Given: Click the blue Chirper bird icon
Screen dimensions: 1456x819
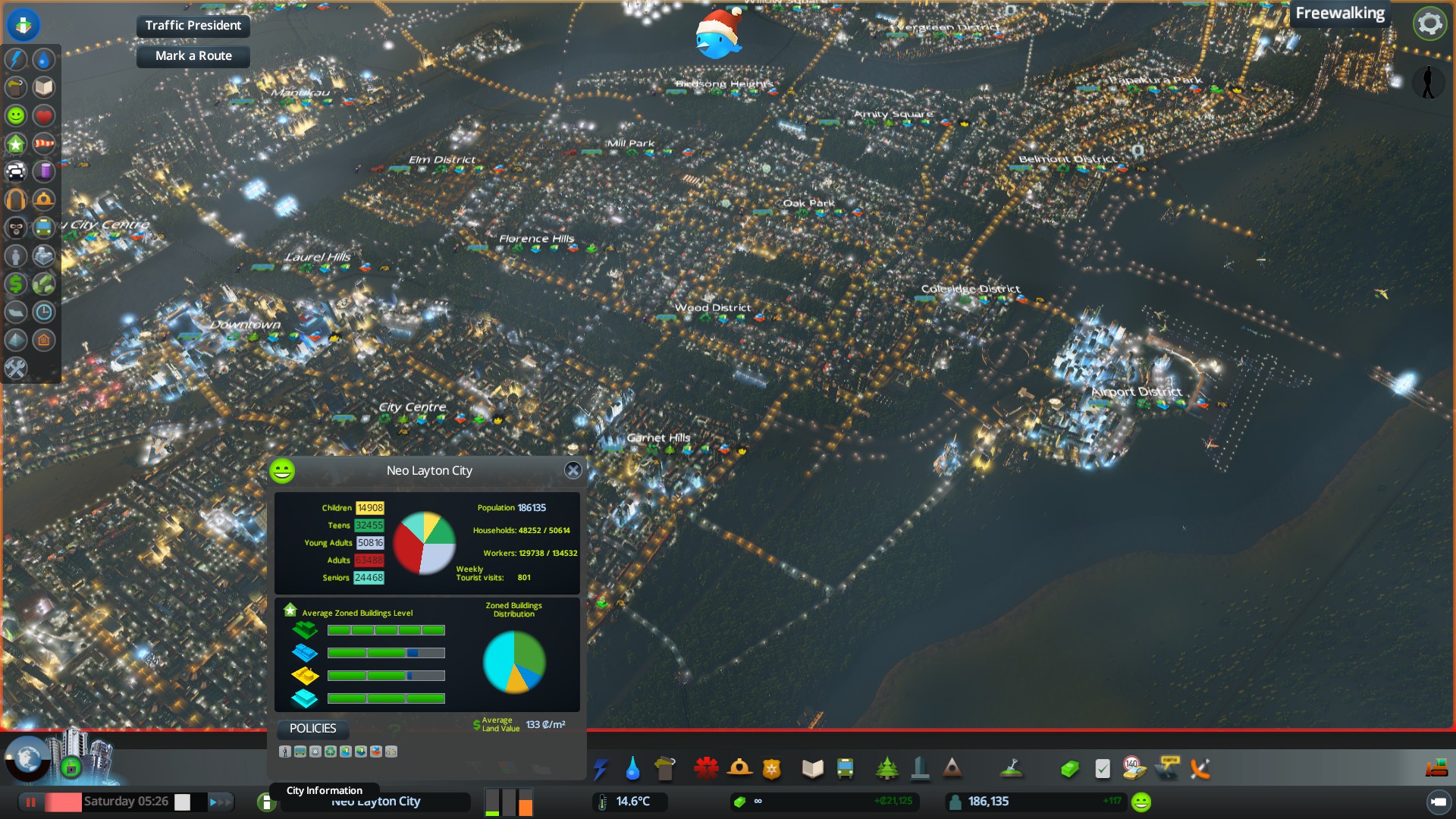Looking at the screenshot, I should [x=717, y=36].
